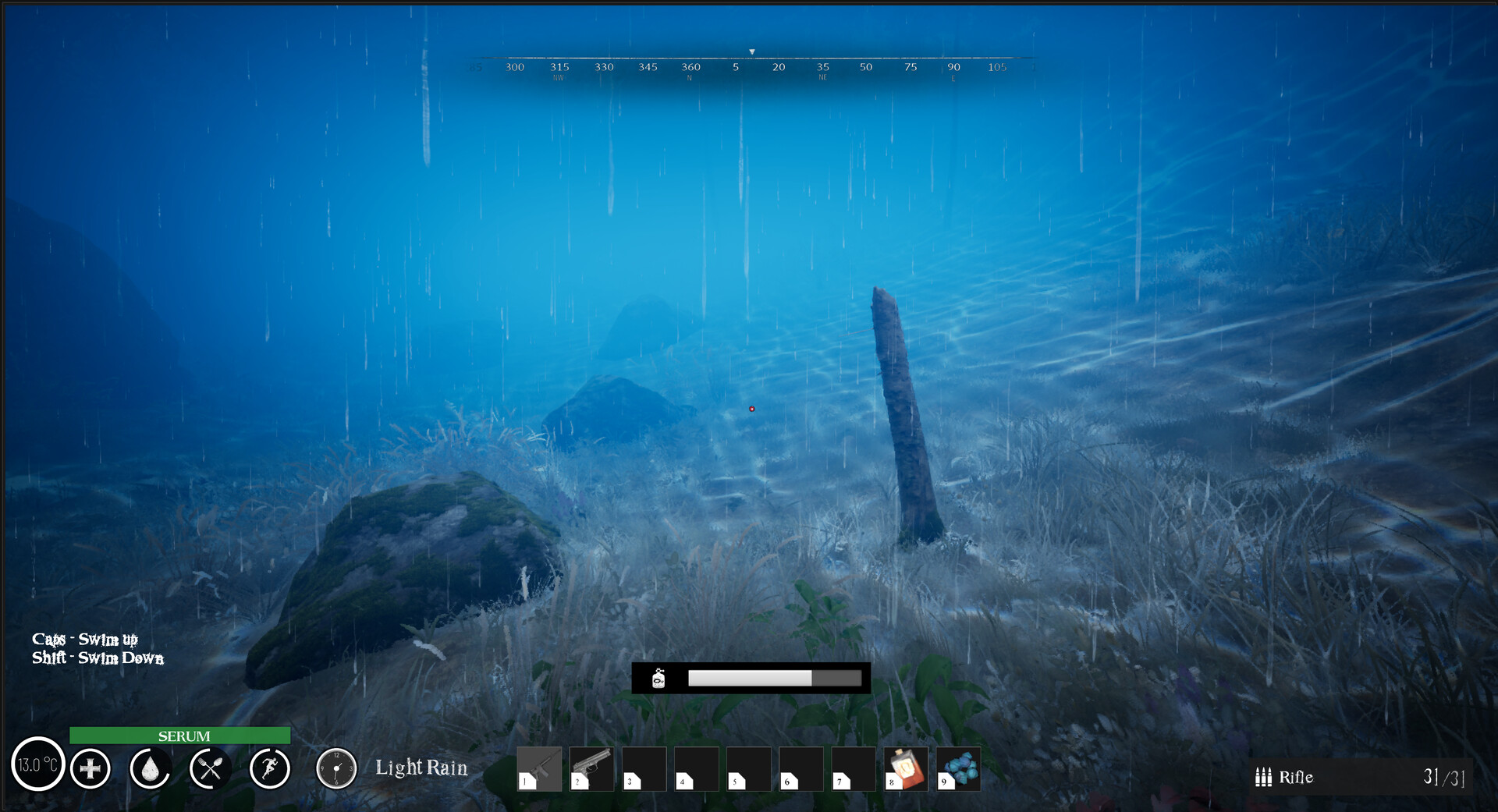Viewport: 1498px width, 812px height.
Task: Click empty hotbar slot 5
Action: pos(749,768)
